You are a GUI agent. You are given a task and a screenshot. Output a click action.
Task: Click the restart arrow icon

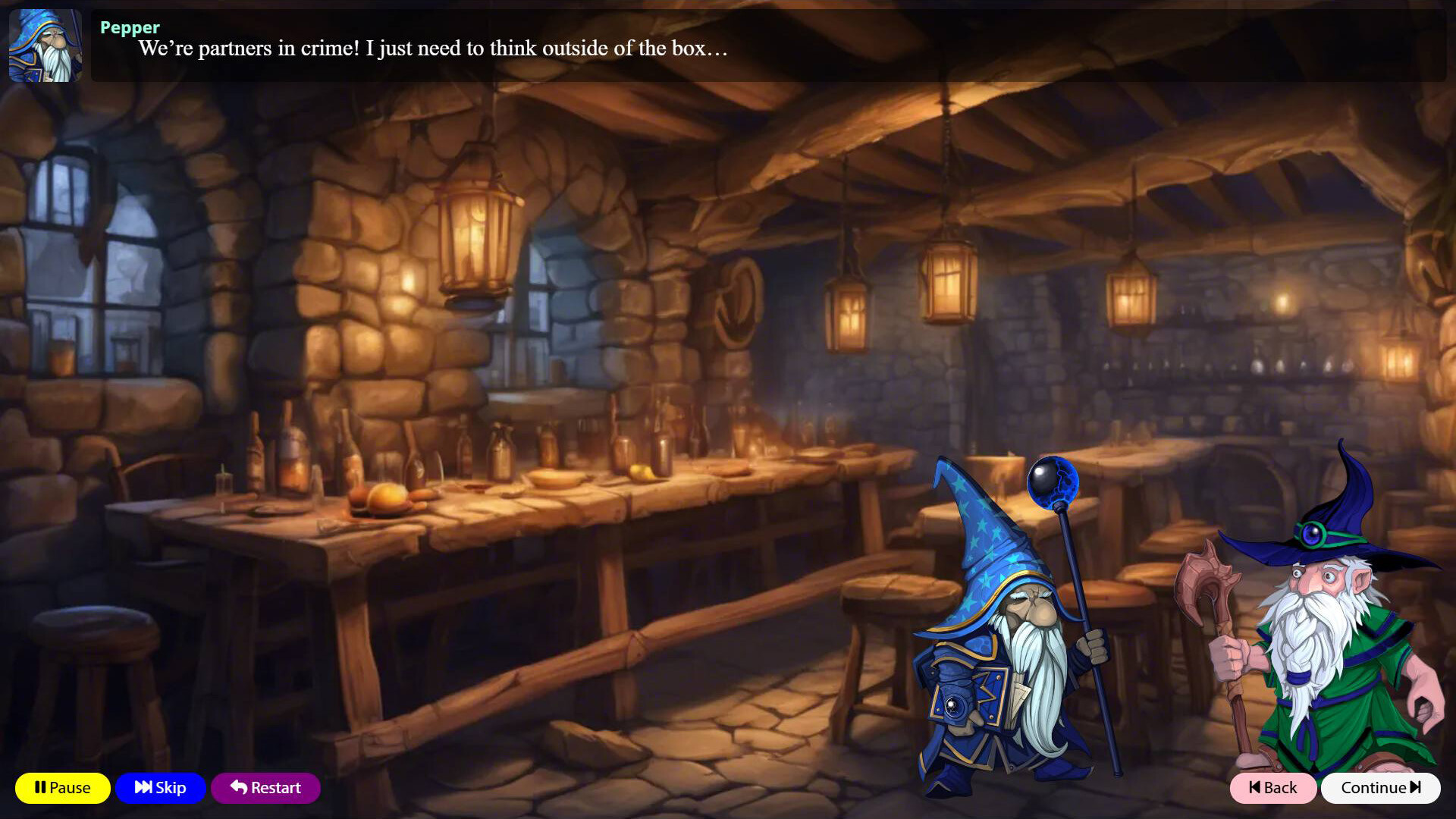pos(237,788)
